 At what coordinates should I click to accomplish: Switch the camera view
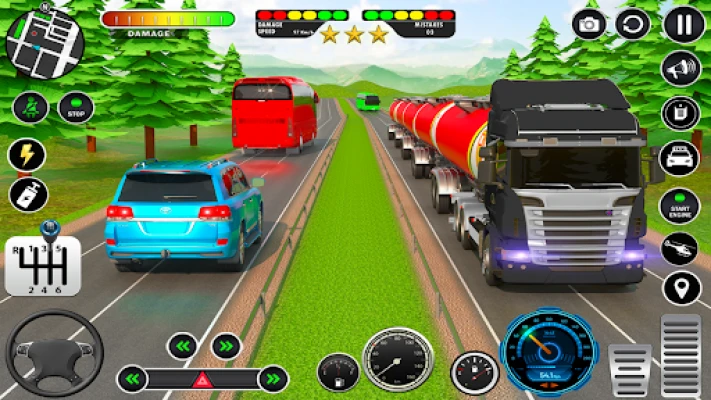[589, 24]
